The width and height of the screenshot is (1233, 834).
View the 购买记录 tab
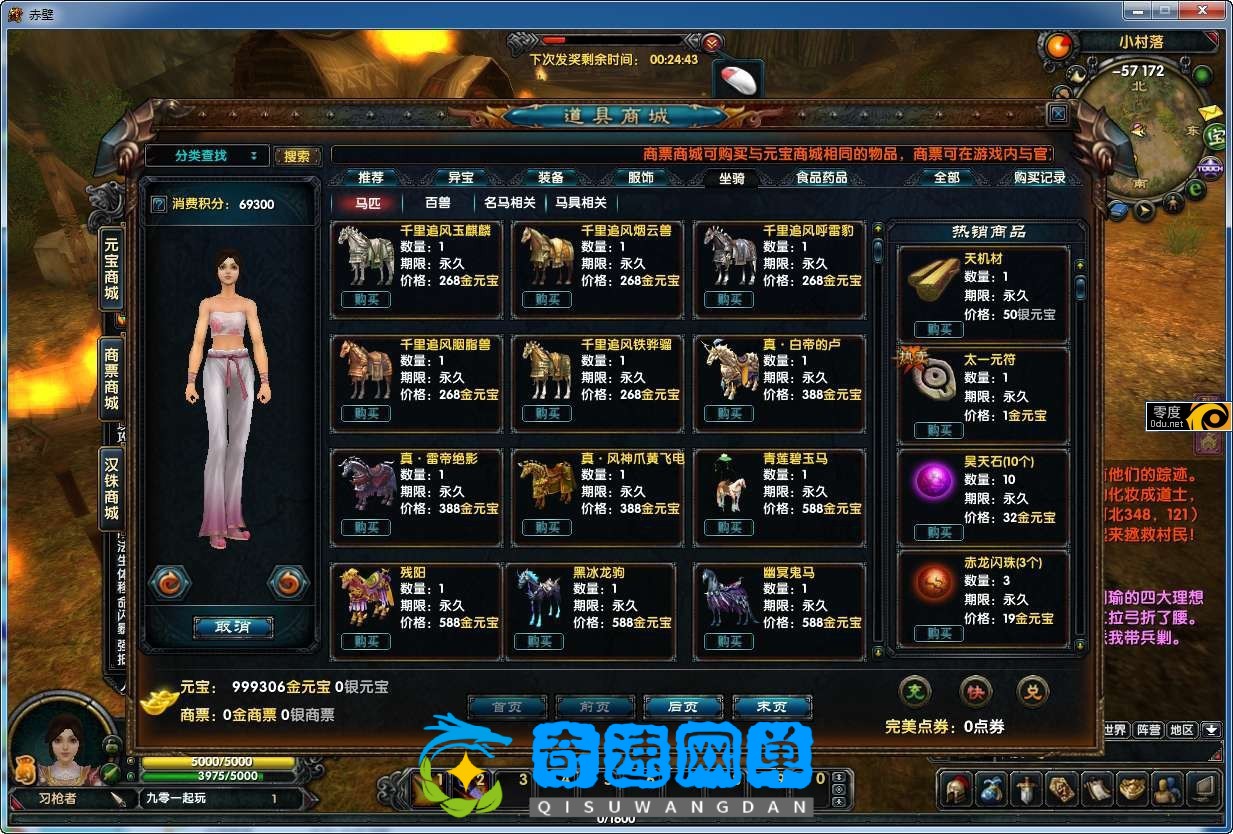tap(1039, 178)
